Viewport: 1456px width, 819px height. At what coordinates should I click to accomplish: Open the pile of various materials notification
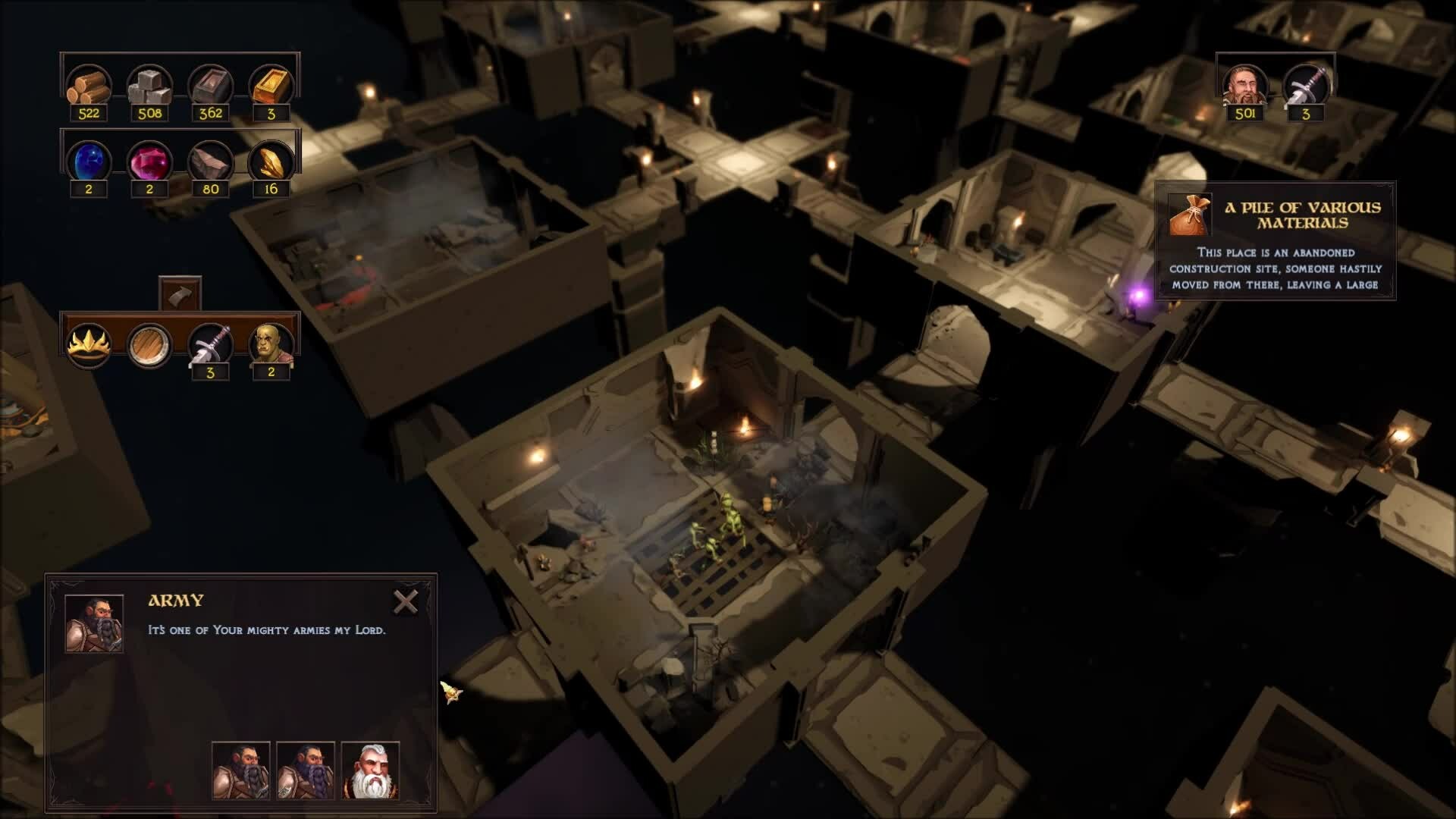click(x=1275, y=241)
